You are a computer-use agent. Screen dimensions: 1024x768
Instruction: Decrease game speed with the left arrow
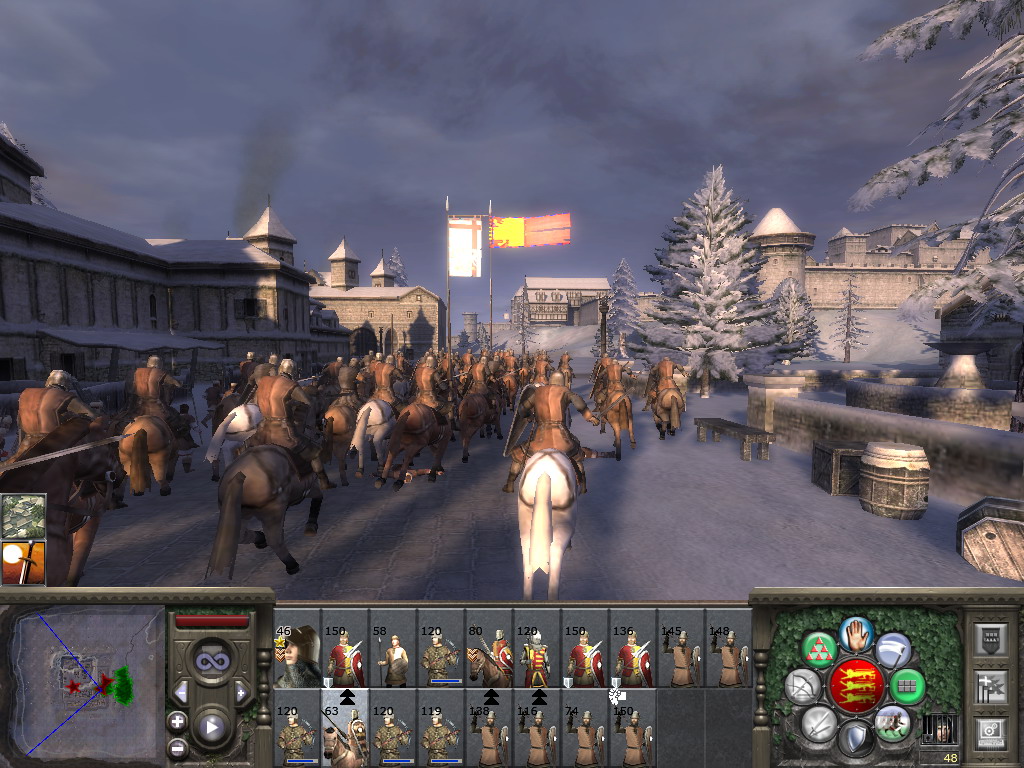(x=181, y=692)
